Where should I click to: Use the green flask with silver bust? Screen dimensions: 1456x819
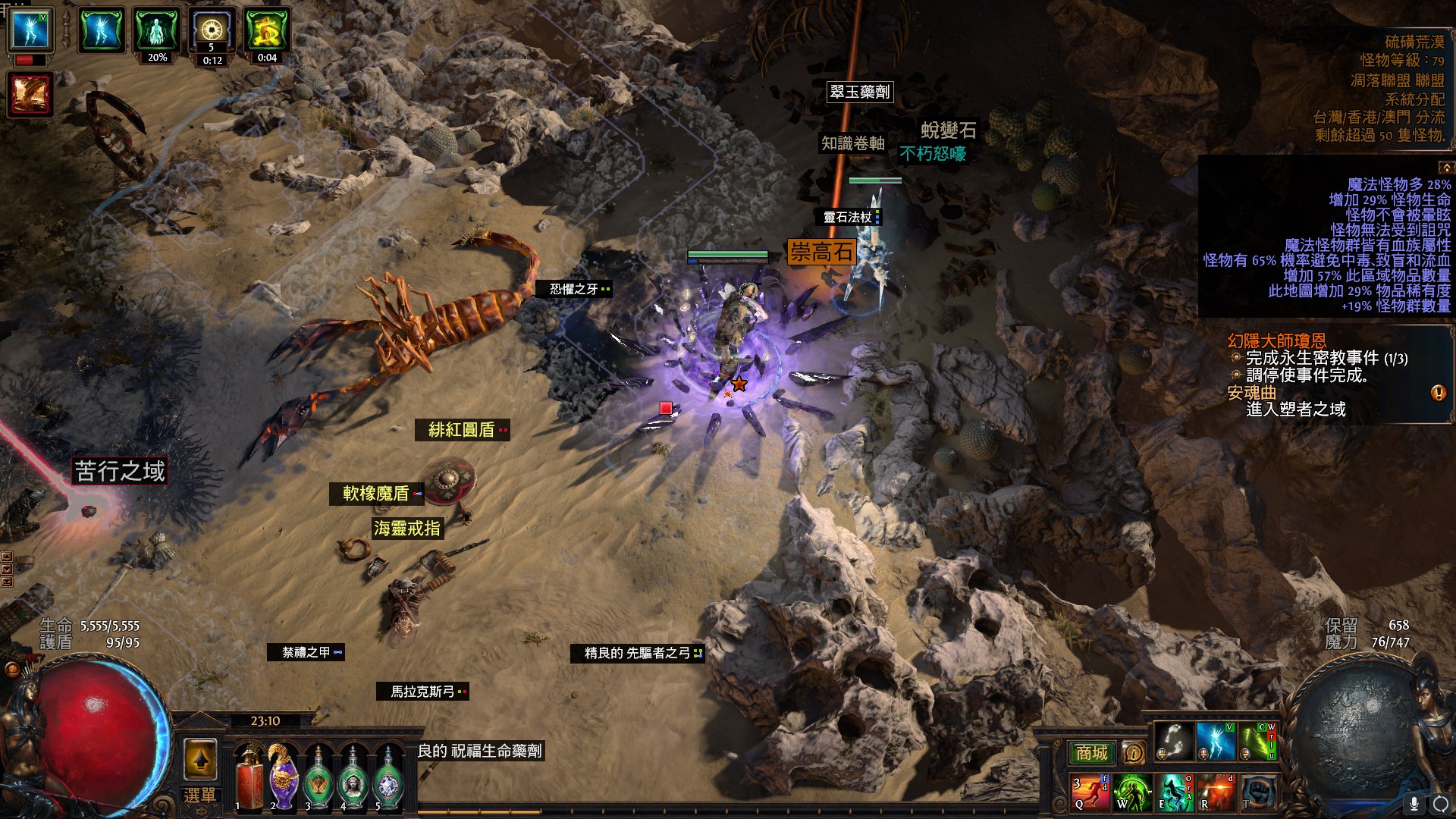353,777
